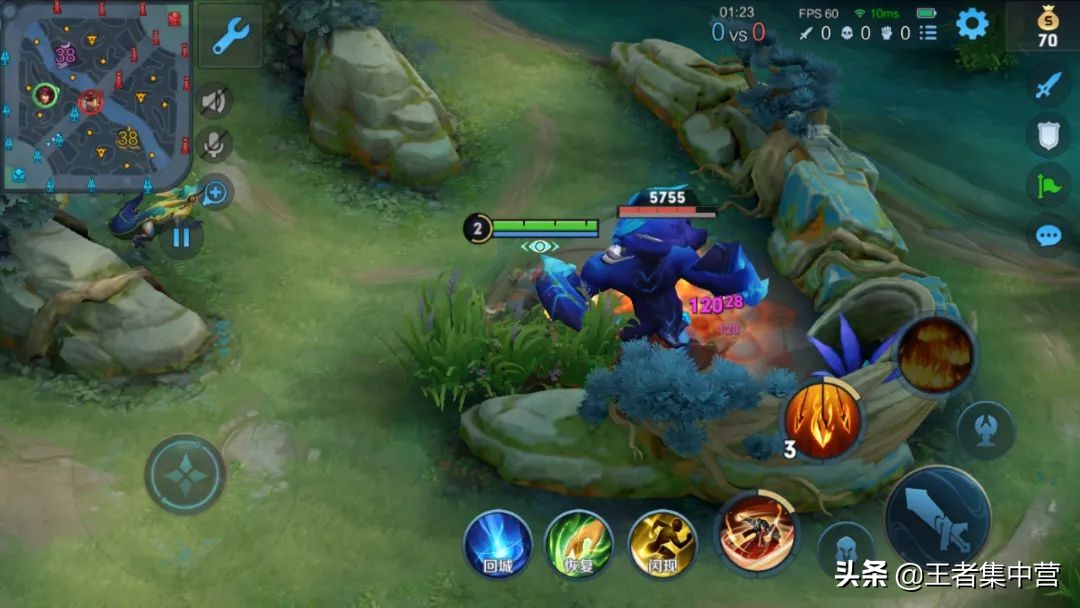
Task: Cast the 闪现 flash spell
Action: point(662,543)
